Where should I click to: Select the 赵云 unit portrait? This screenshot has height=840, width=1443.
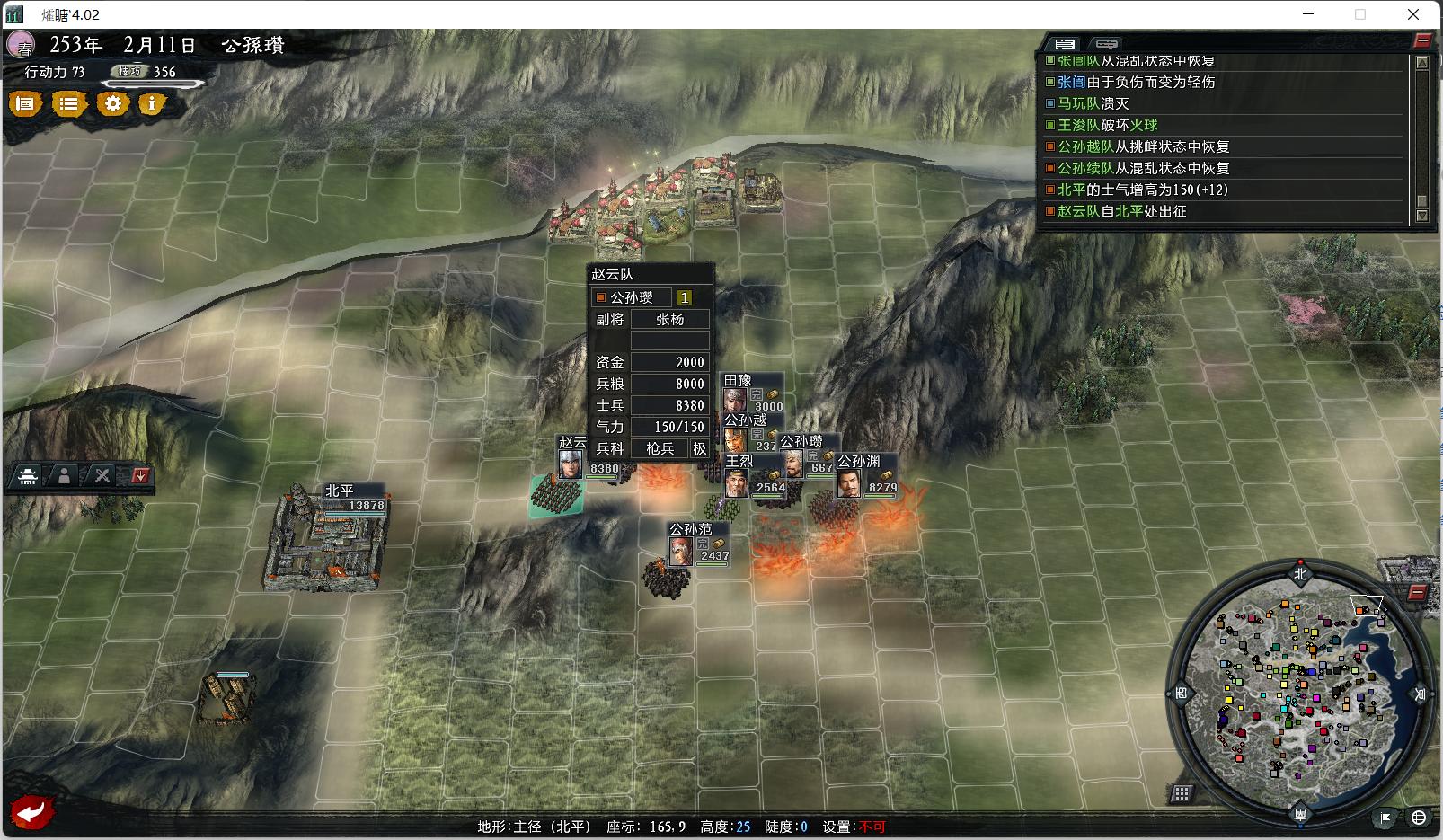[570, 464]
